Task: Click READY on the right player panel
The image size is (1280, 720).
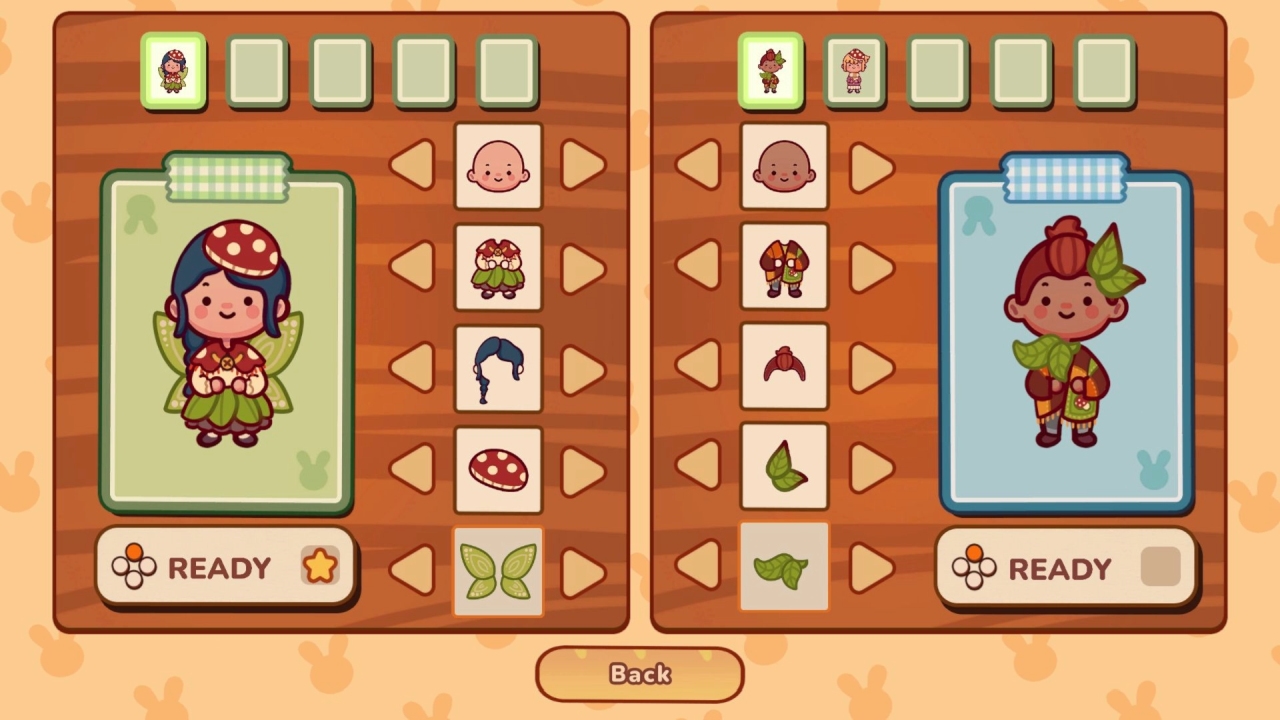Action: click(1065, 568)
